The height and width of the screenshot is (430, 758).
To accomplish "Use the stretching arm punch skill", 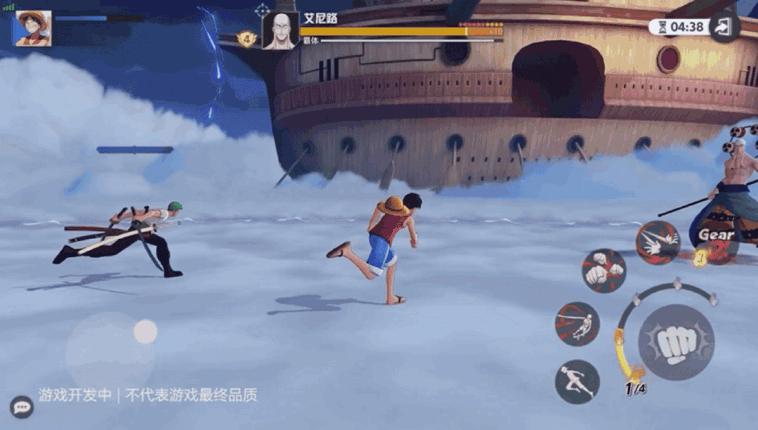I will 577,324.
